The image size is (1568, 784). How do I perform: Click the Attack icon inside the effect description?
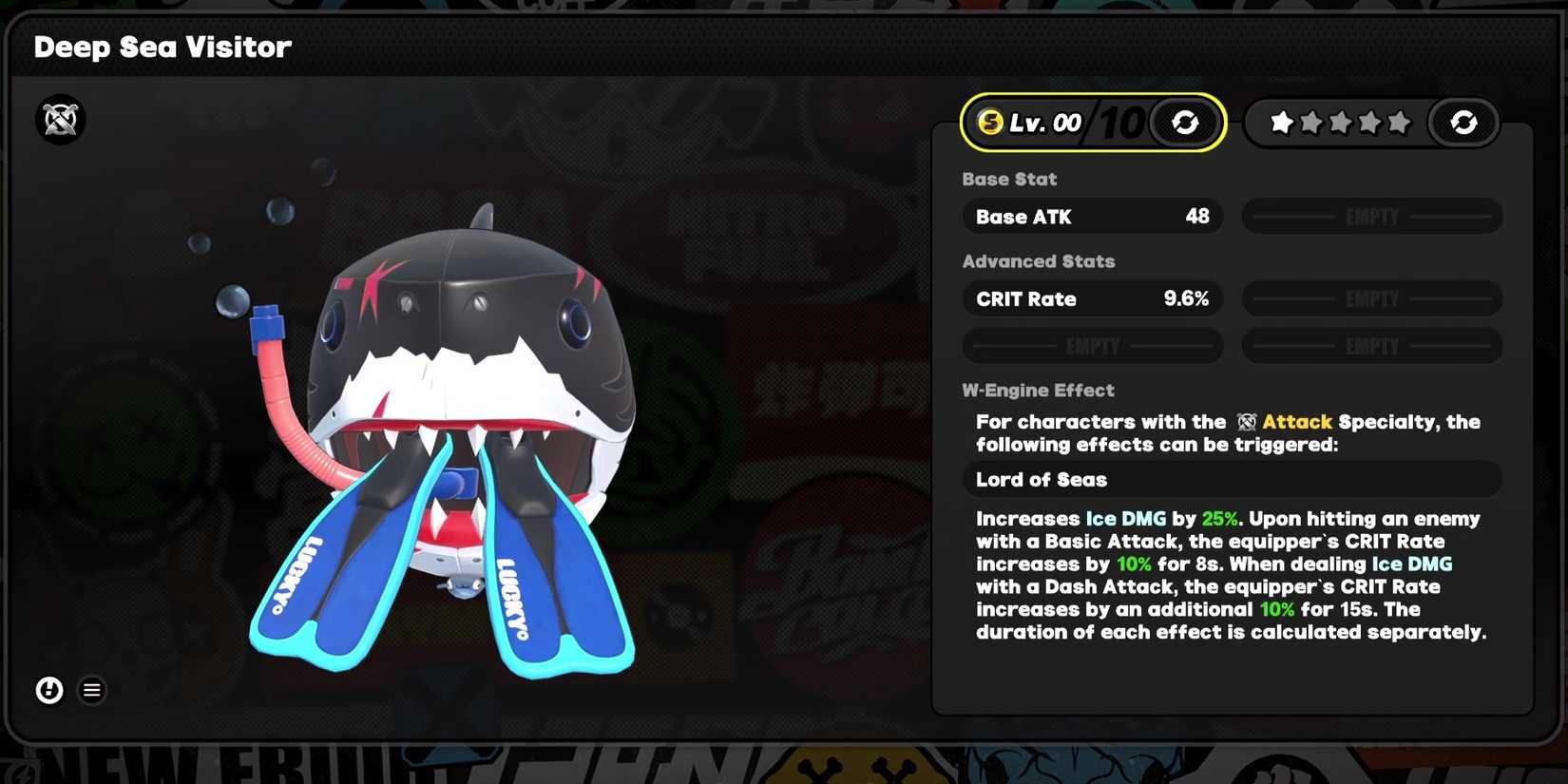(x=1249, y=422)
